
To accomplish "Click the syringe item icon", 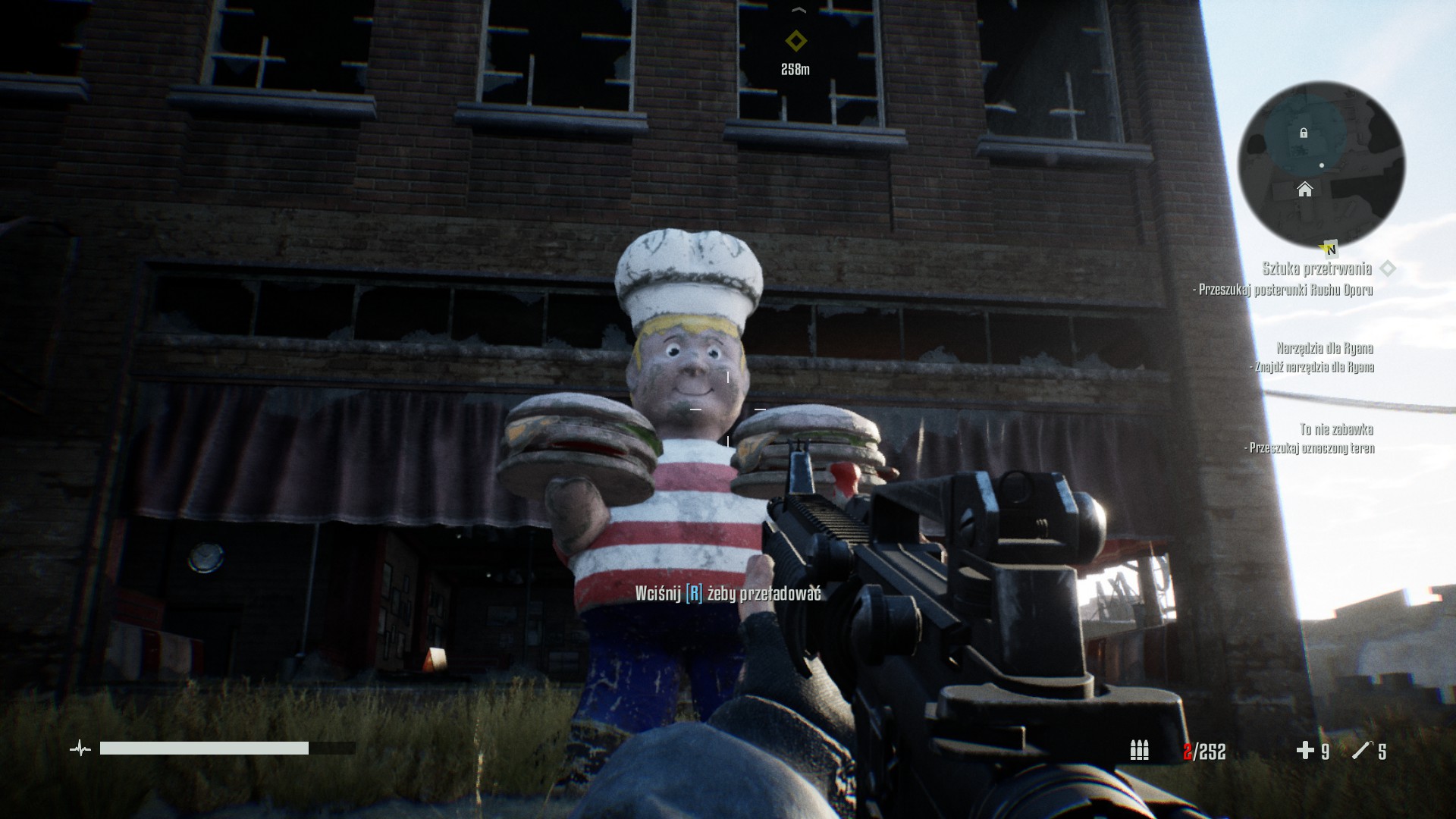I will [1362, 751].
